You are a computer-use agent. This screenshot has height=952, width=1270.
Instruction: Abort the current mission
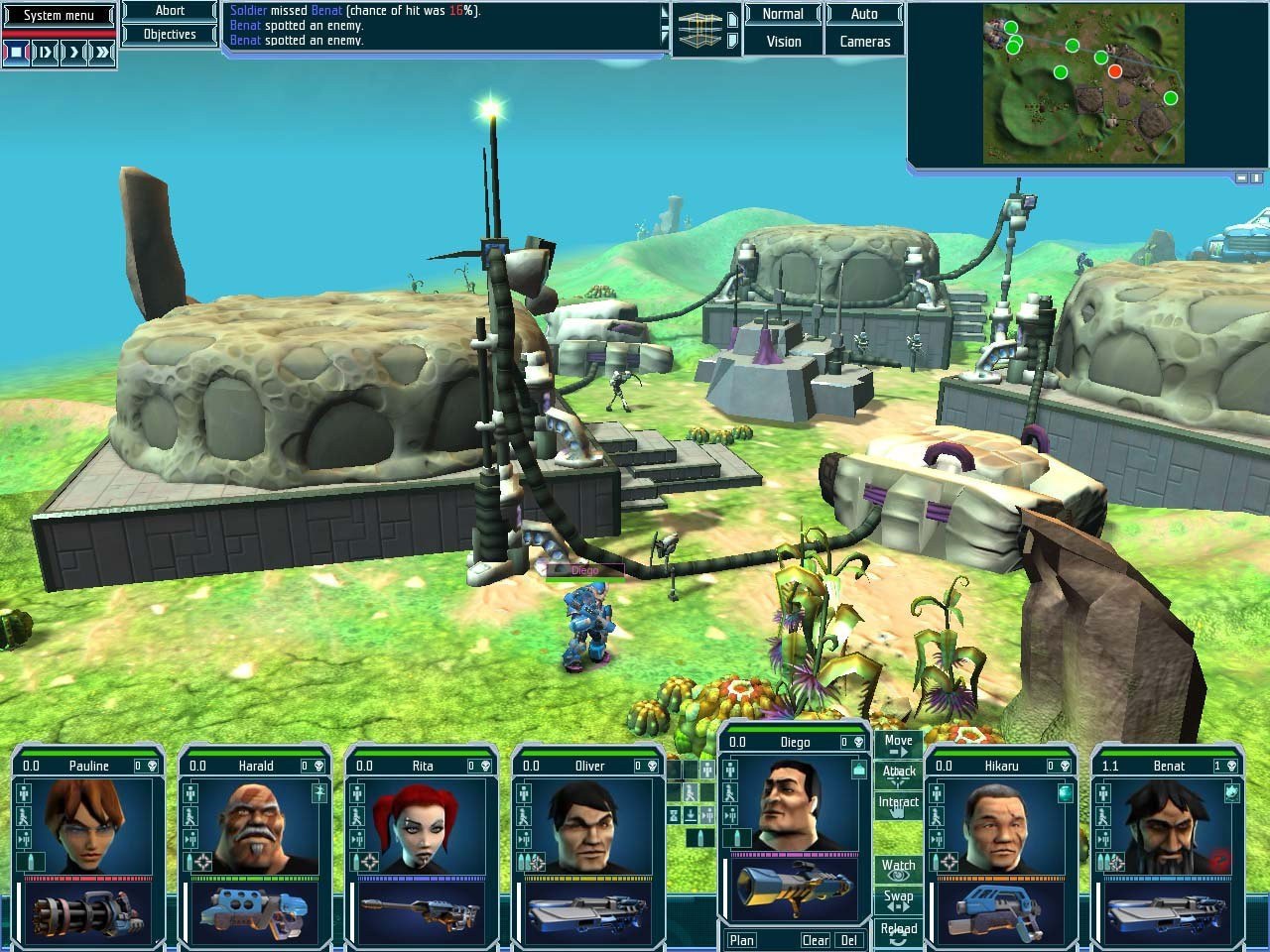[170, 11]
